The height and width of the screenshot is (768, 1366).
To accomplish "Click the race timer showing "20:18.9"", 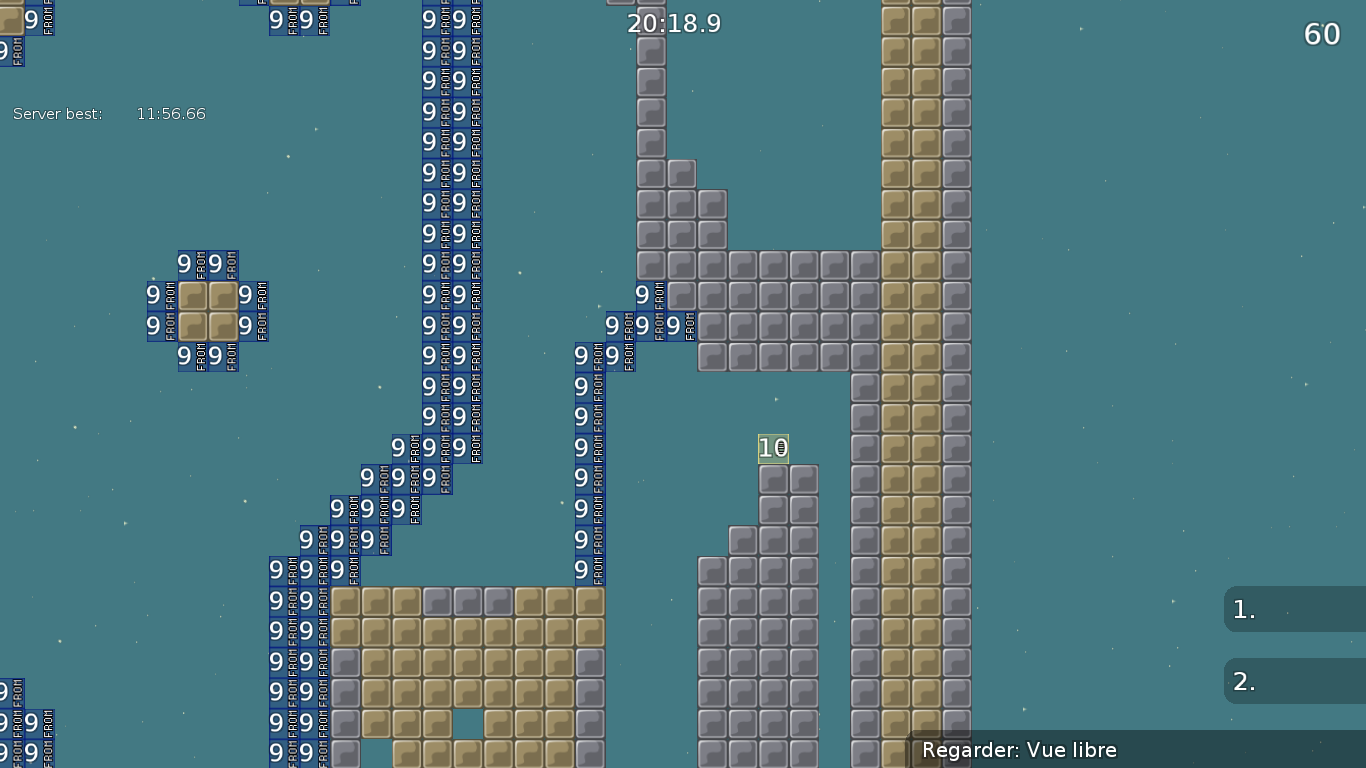I will click(673, 23).
